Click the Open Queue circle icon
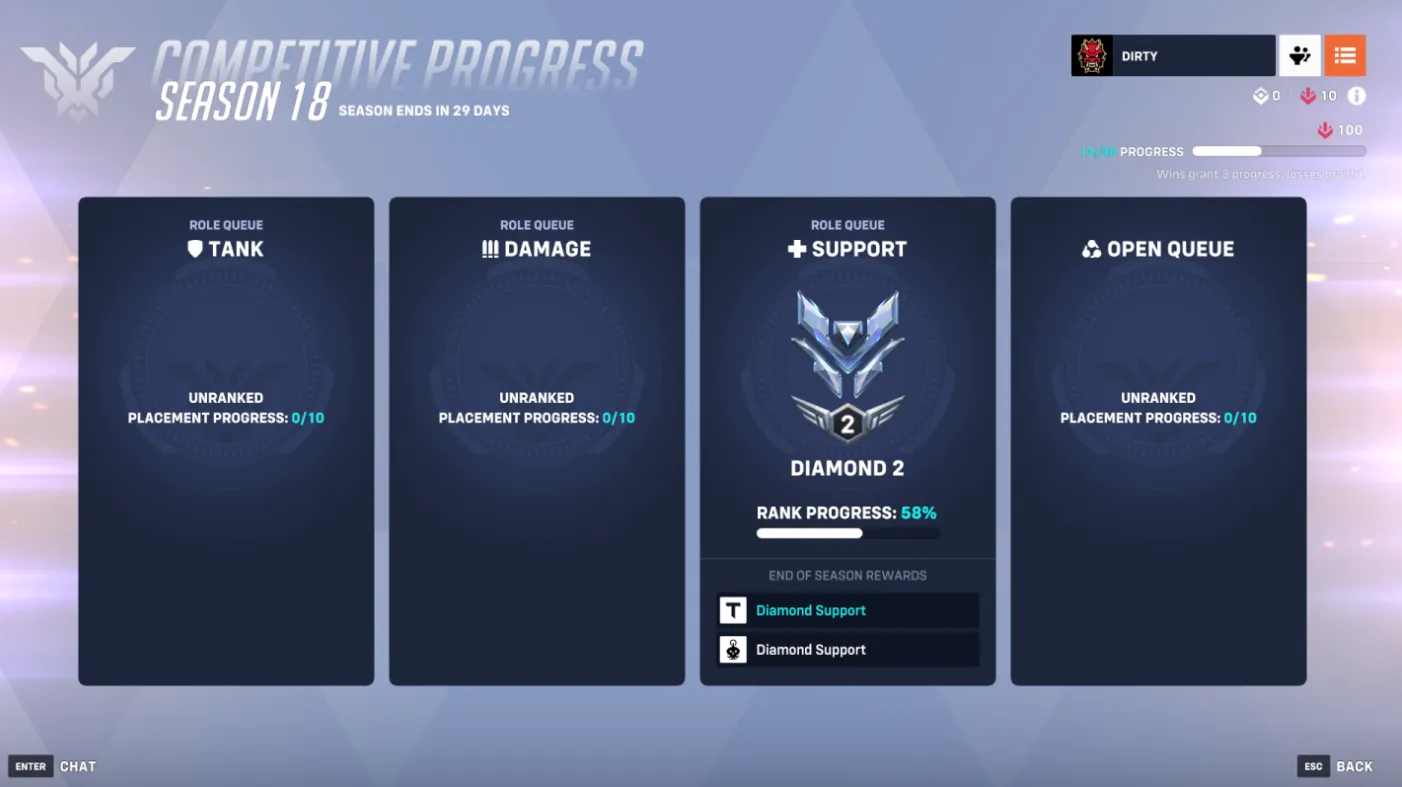This screenshot has height=787, width=1402. pyautogui.click(x=1094, y=248)
